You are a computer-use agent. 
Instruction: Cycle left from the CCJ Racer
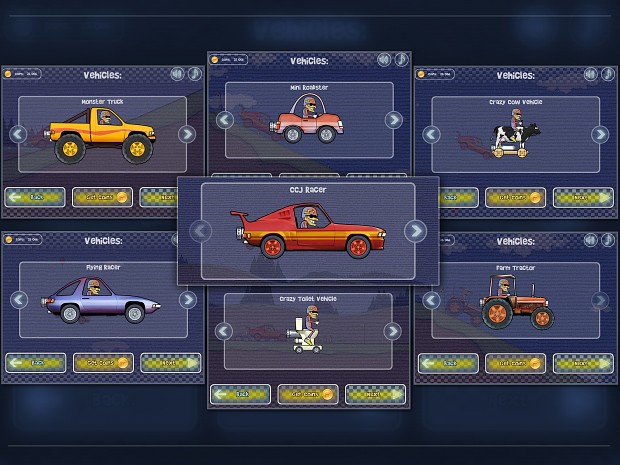[202, 231]
